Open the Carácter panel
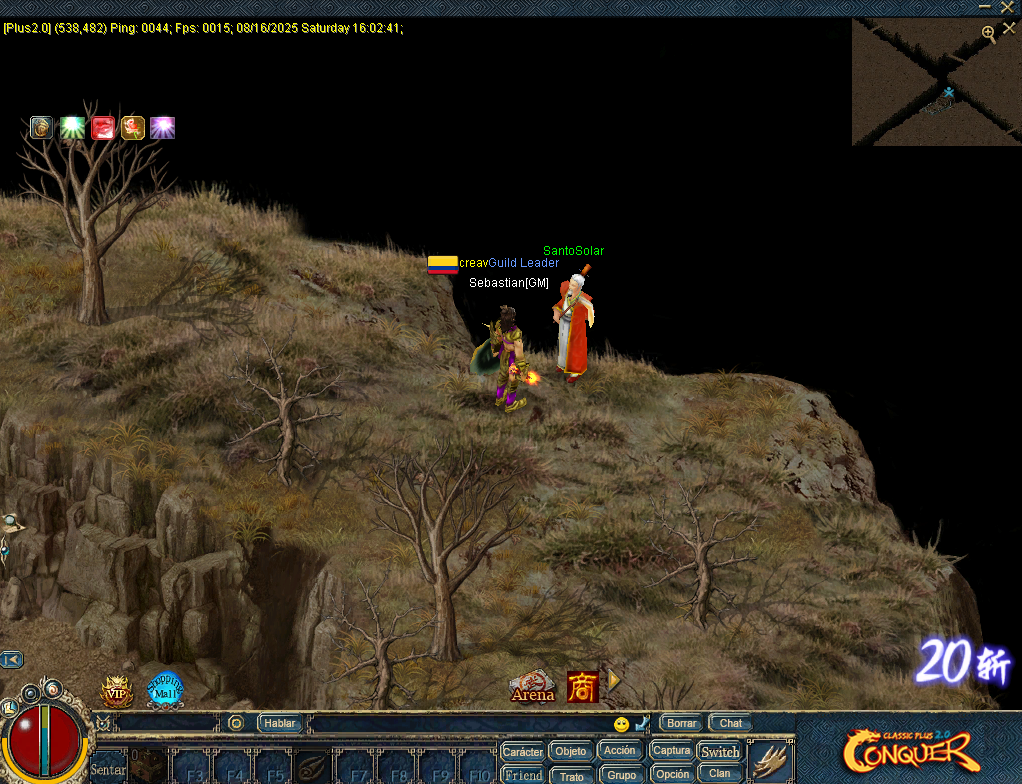 click(x=523, y=751)
